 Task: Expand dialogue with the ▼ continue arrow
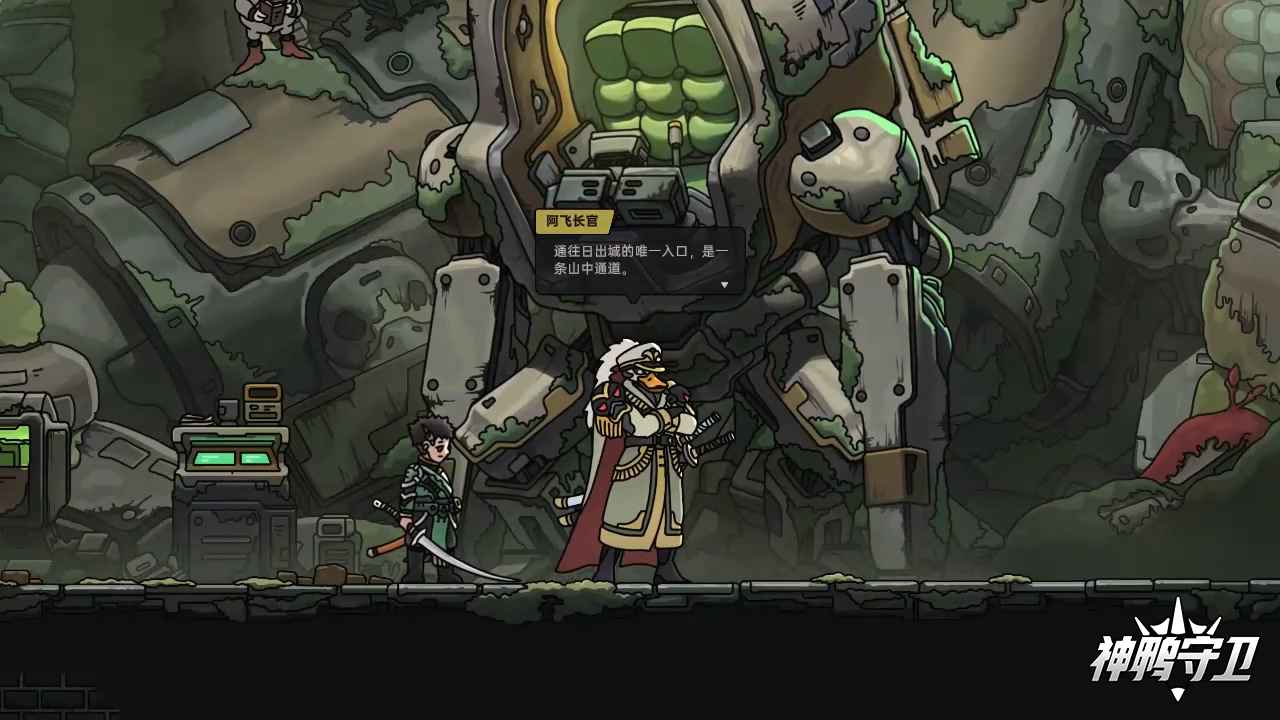(723, 284)
